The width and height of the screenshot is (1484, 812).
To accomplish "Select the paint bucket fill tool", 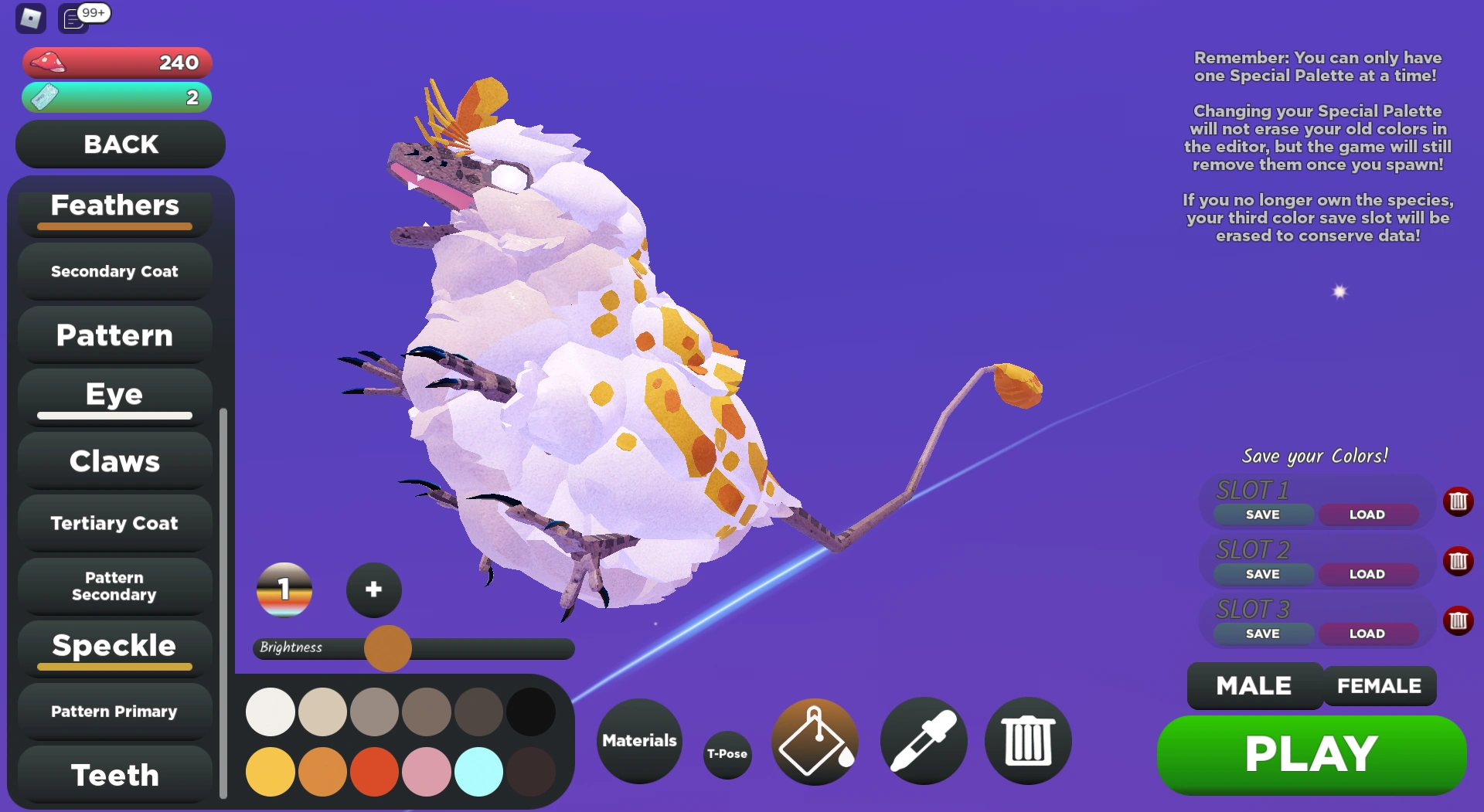I will (x=814, y=741).
